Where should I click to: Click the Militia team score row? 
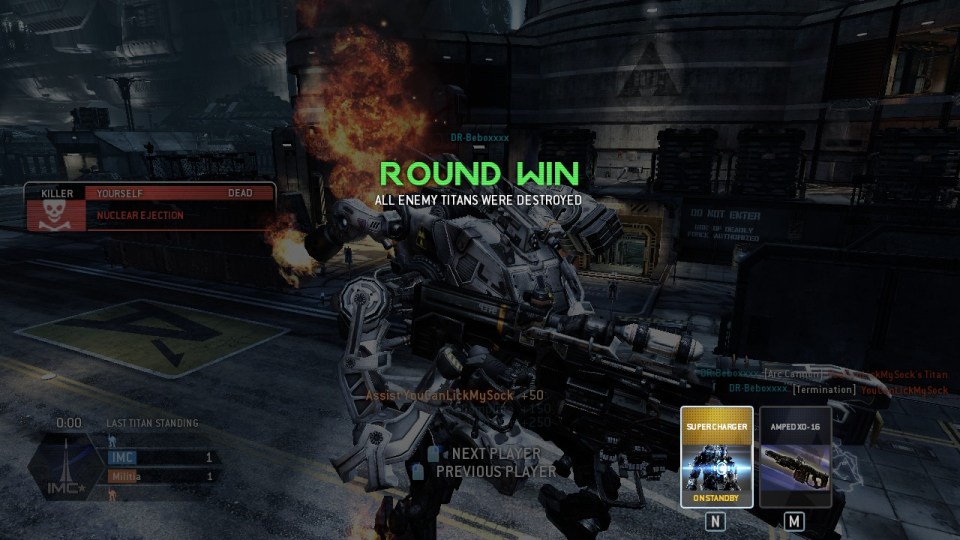[163, 476]
